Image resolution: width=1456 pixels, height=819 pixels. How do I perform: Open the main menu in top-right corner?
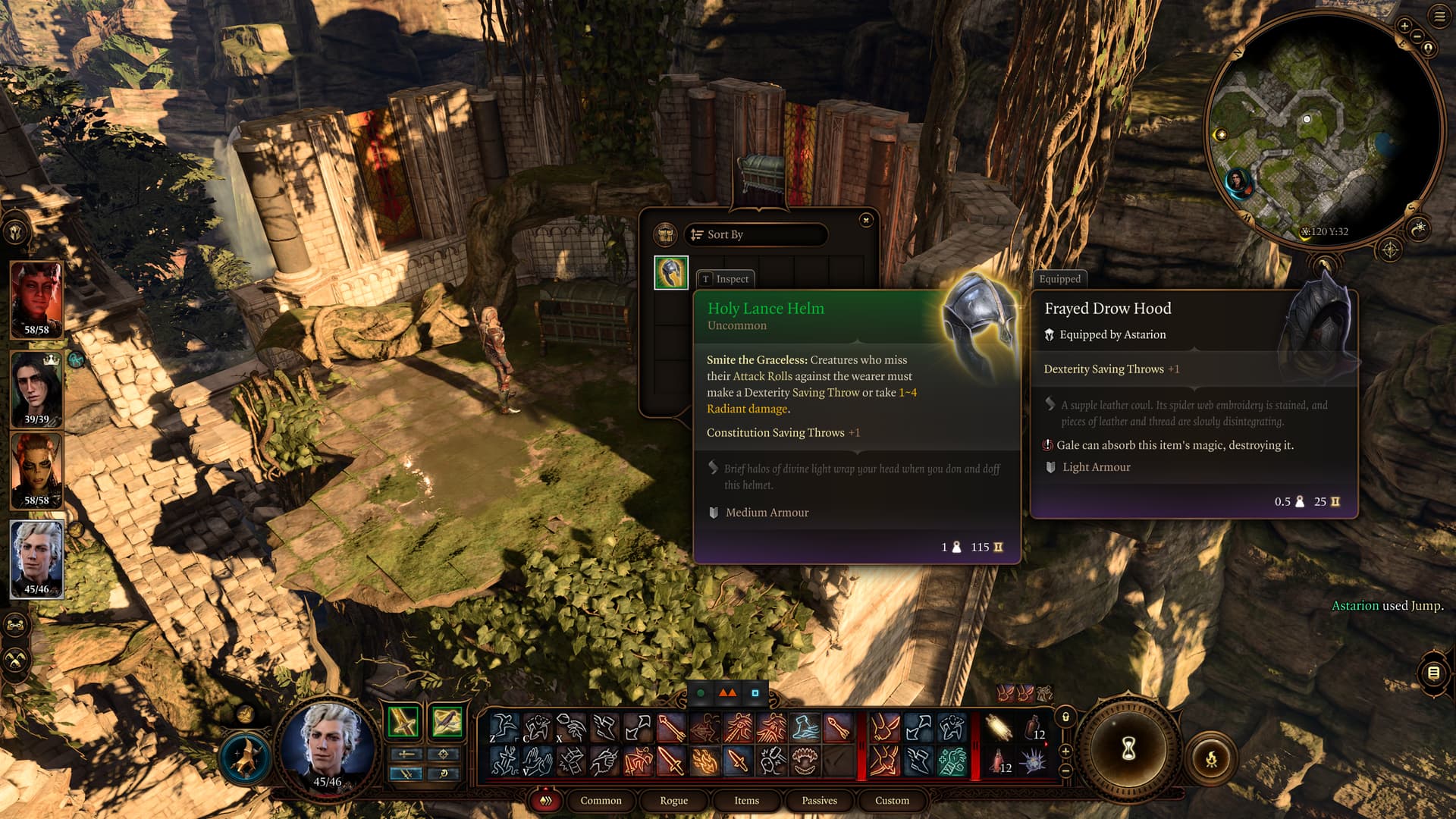(x=1439, y=17)
